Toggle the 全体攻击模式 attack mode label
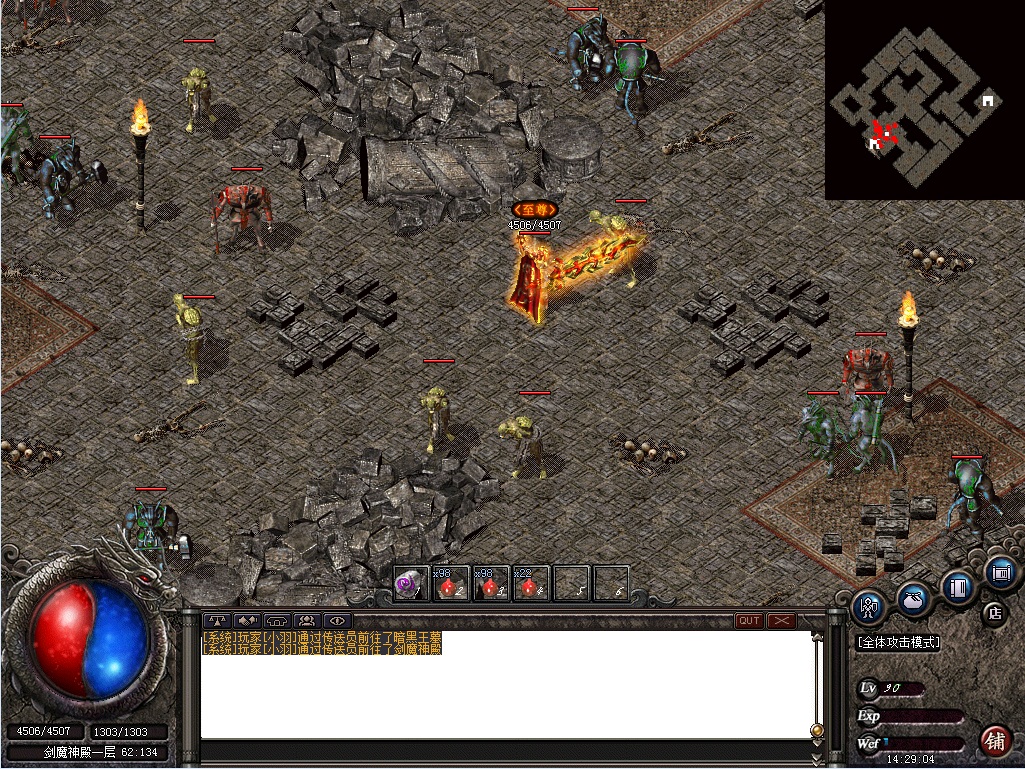Image resolution: width=1025 pixels, height=769 pixels. click(x=898, y=643)
